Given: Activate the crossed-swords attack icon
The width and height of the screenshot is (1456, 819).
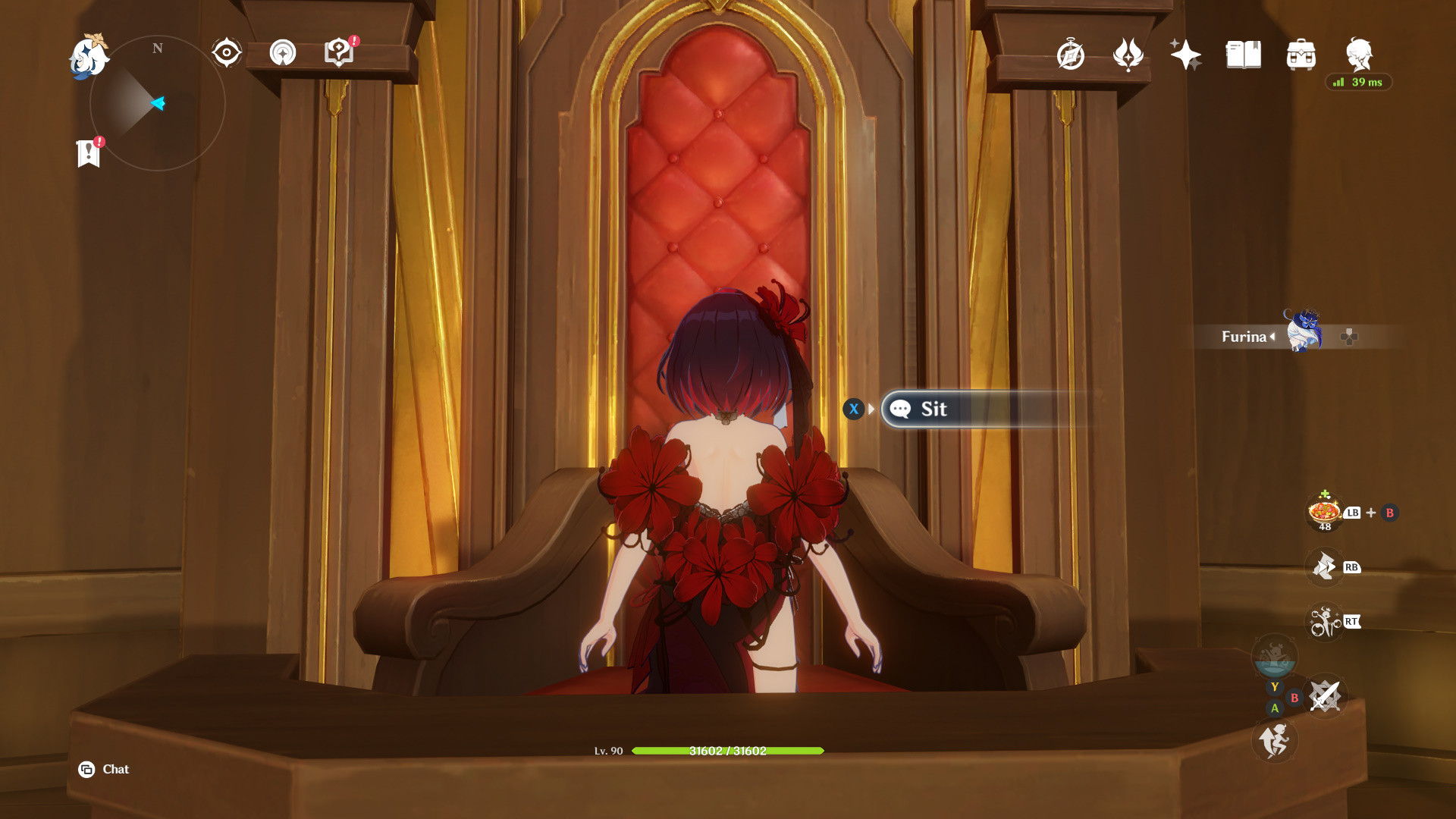Looking at the screenshot, I should point(1325,695).
